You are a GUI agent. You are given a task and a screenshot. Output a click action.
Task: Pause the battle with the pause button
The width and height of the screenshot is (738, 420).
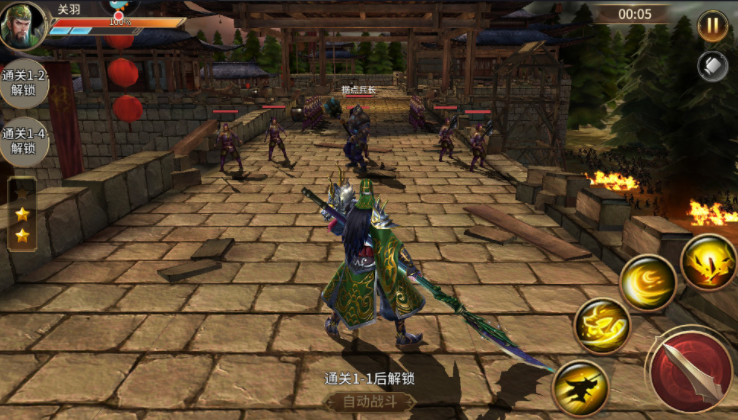coord(712,26)
